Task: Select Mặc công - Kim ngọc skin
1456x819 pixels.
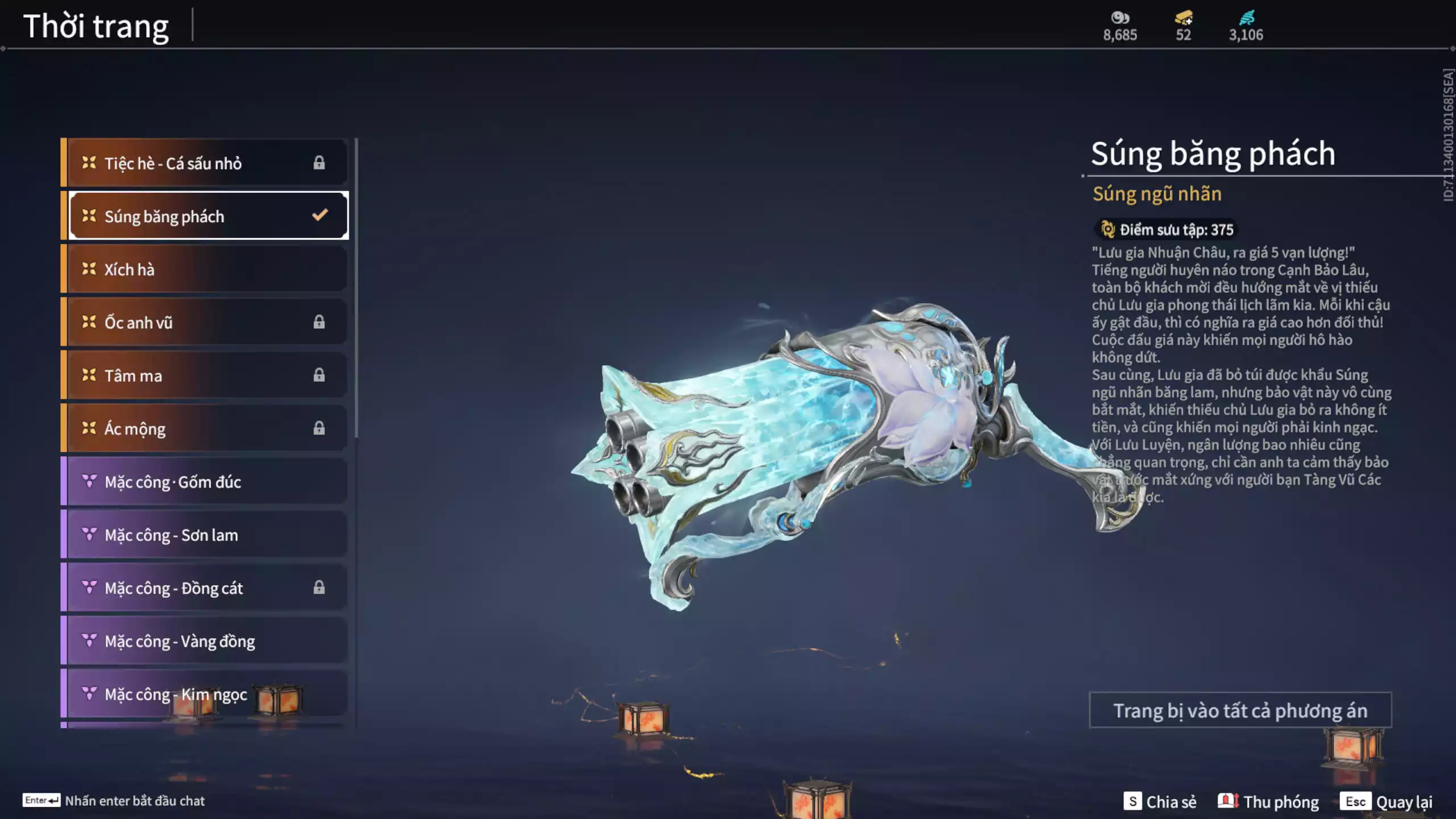Action: point(205,694)
